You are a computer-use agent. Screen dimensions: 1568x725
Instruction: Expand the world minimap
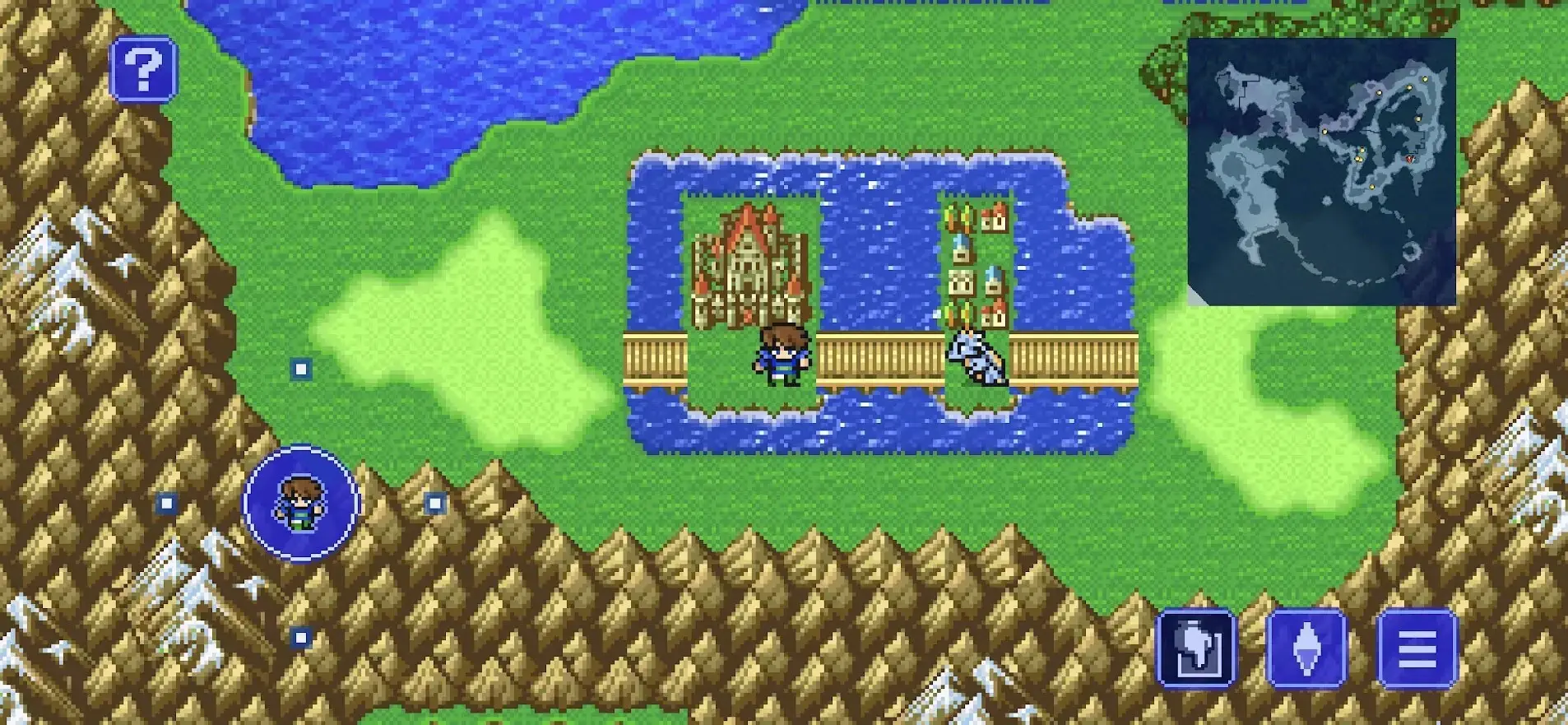[x=1321, y=171]
